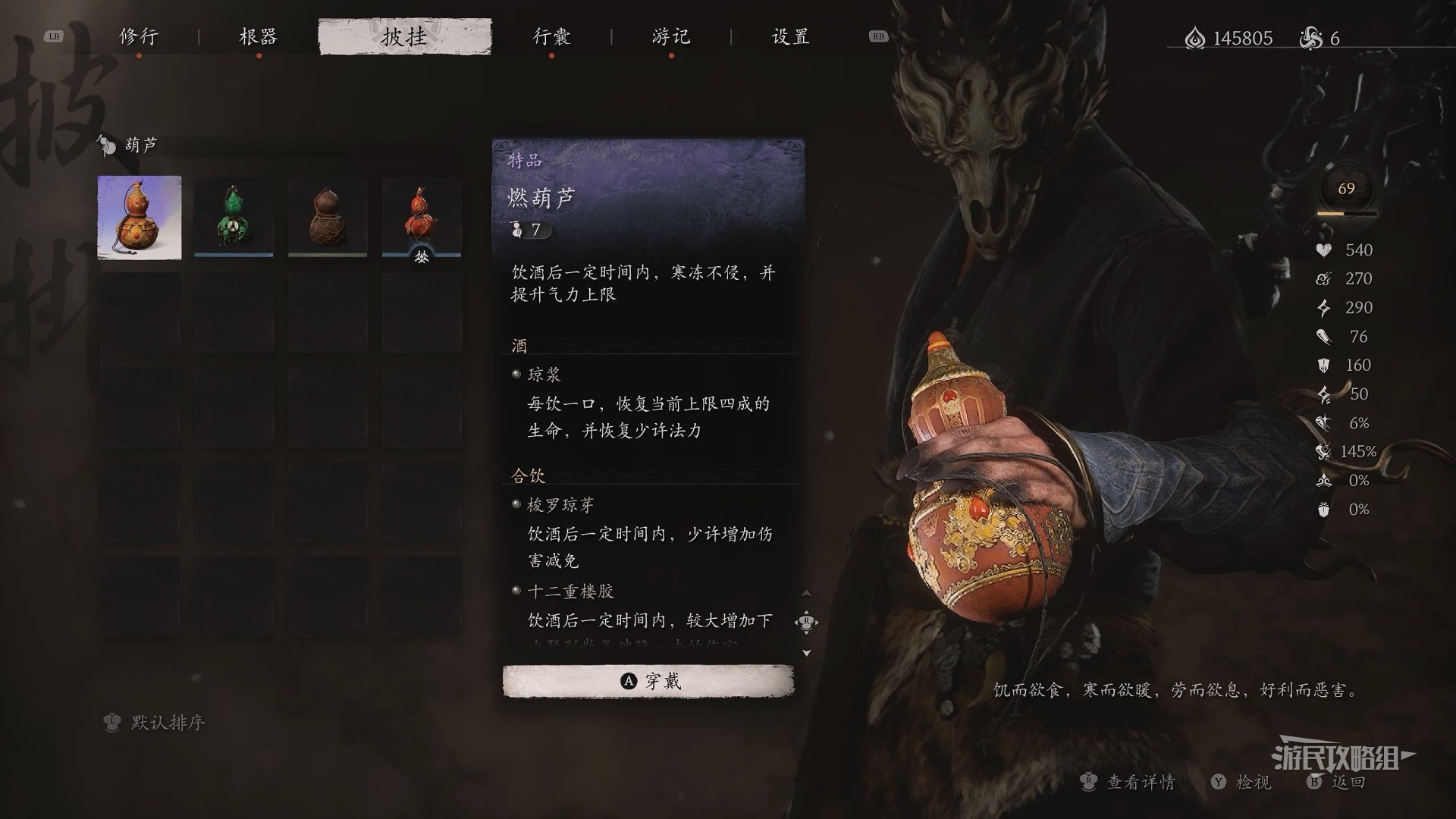Switch to the 修行 tab

pyautogui.click(x=138, y=36)
